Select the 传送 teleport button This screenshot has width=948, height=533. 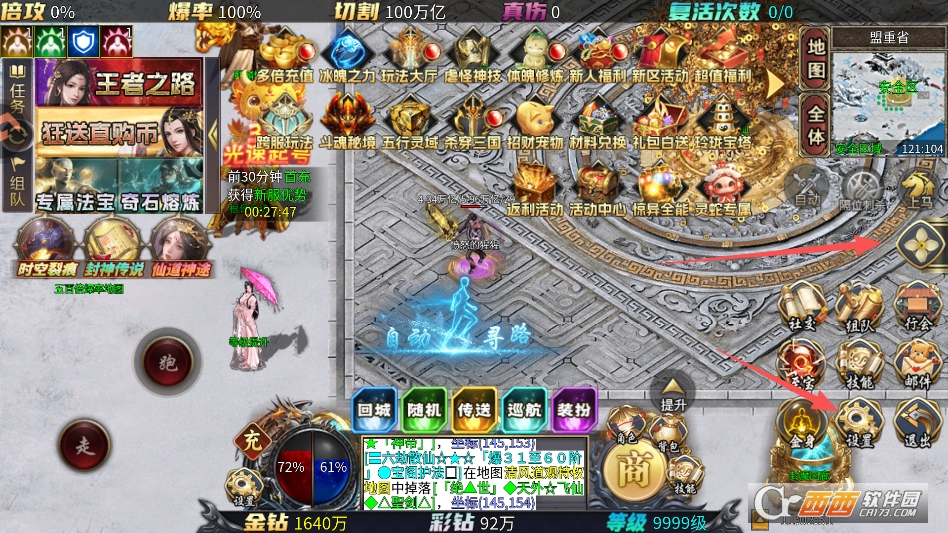pos(474,411)
